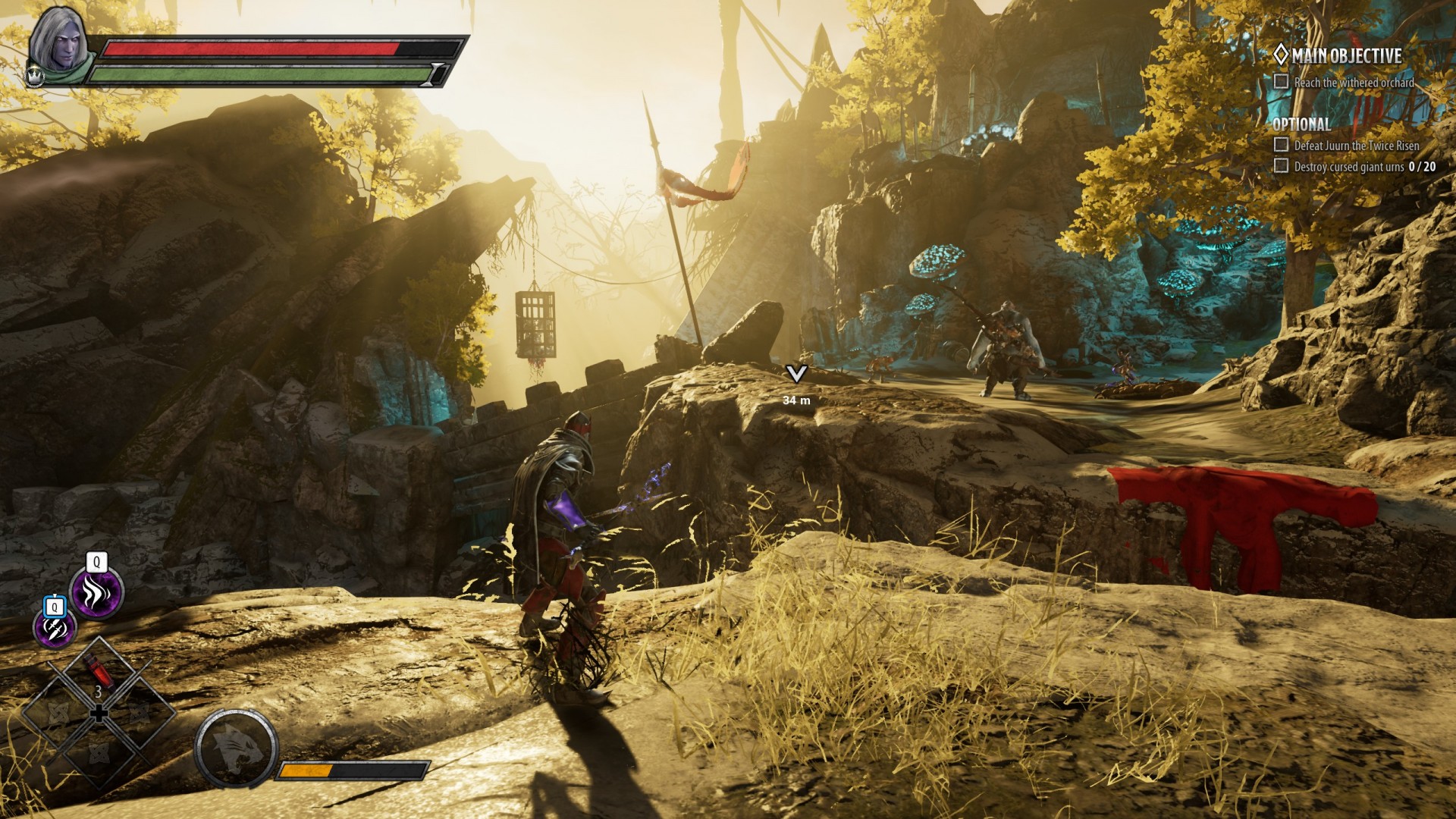
Task: Use the red health potion slot
Action: (98, 673)
